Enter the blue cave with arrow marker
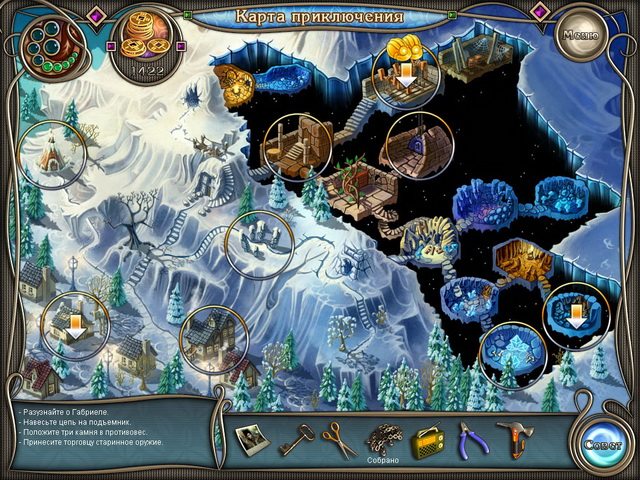This screenshot has width=640, height=480. (x=575, y=313)
